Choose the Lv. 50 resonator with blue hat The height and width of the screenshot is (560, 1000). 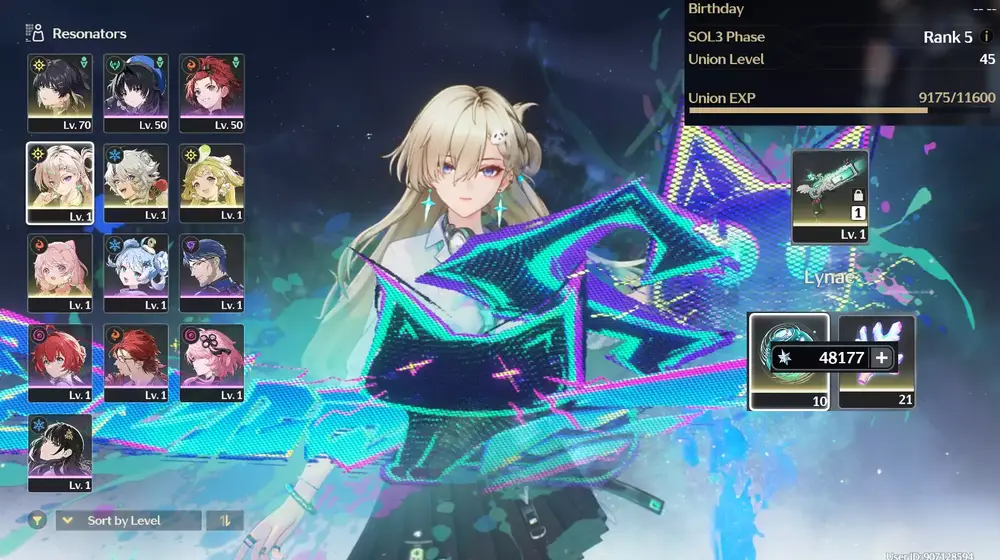pyautogui.click(x=136, y=92)
